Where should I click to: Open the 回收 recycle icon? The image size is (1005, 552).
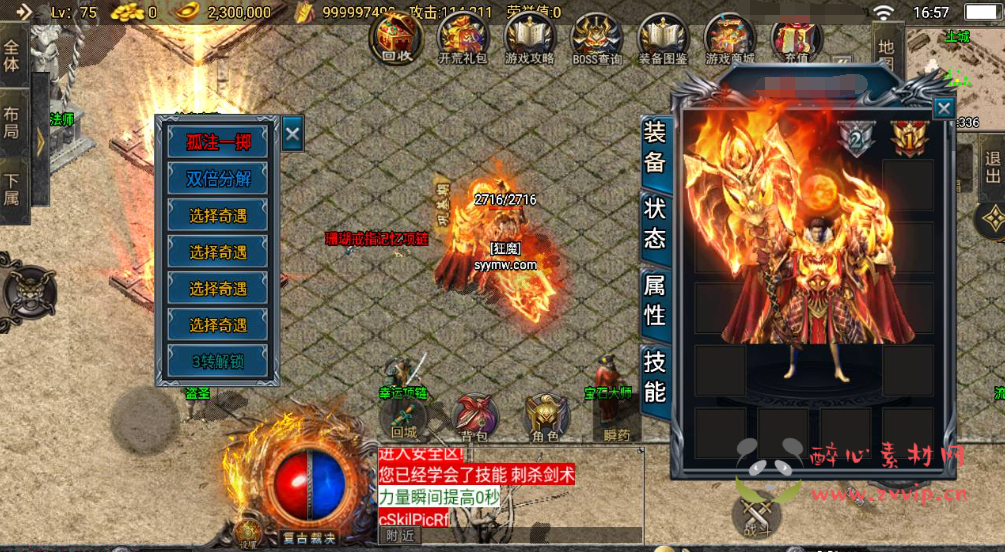coord(397,38)
